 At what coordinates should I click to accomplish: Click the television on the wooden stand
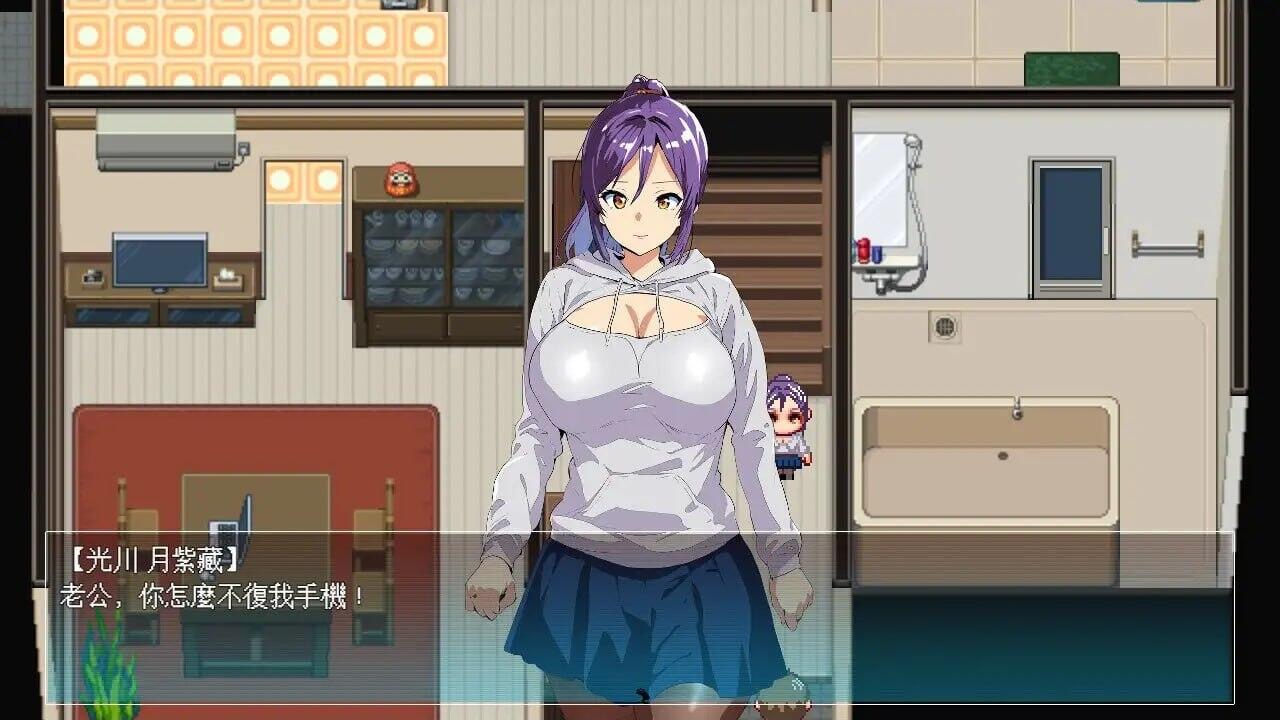(x=160, y=262)
